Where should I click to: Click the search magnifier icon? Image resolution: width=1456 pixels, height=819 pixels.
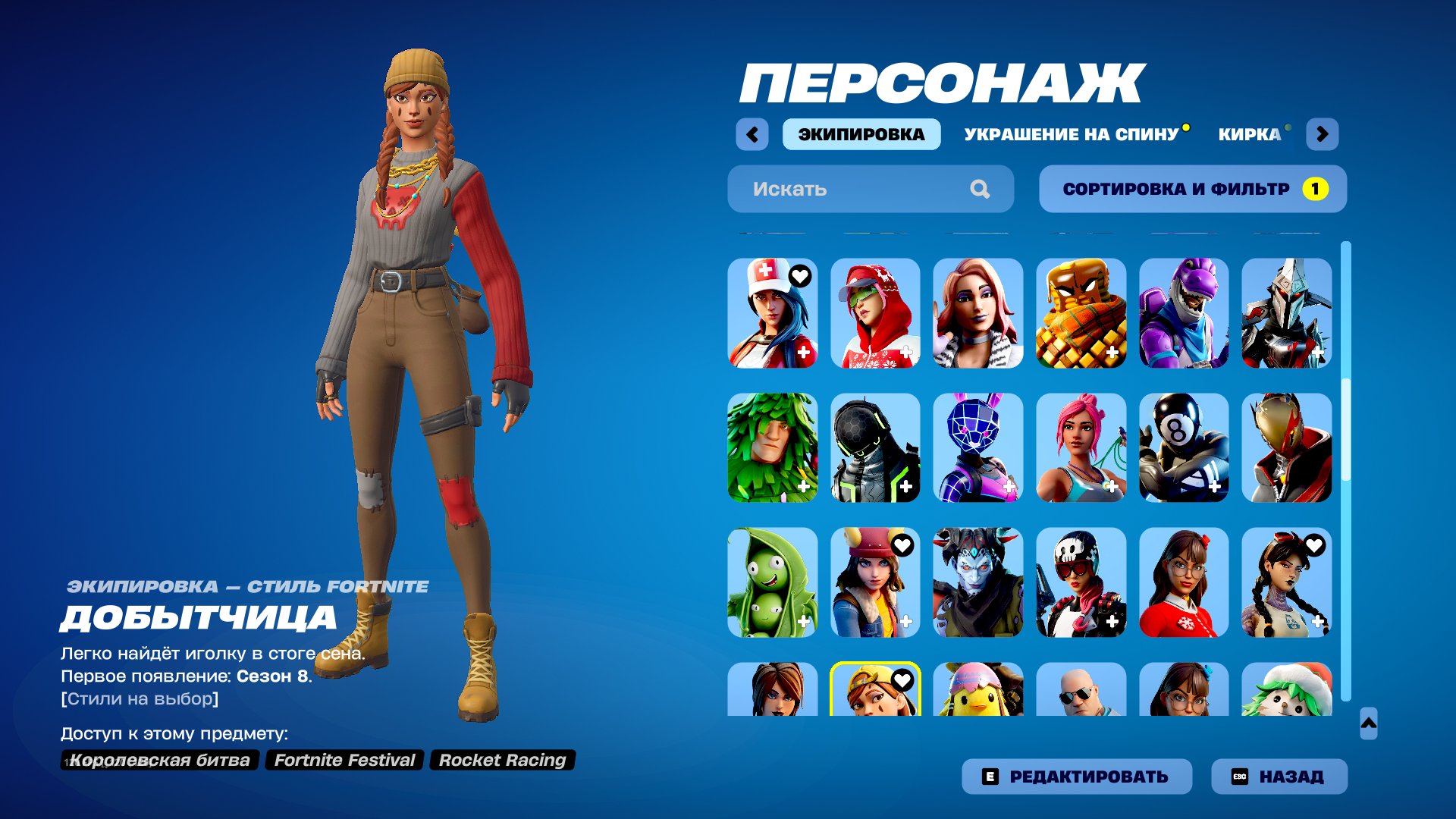tap(982, 189)
